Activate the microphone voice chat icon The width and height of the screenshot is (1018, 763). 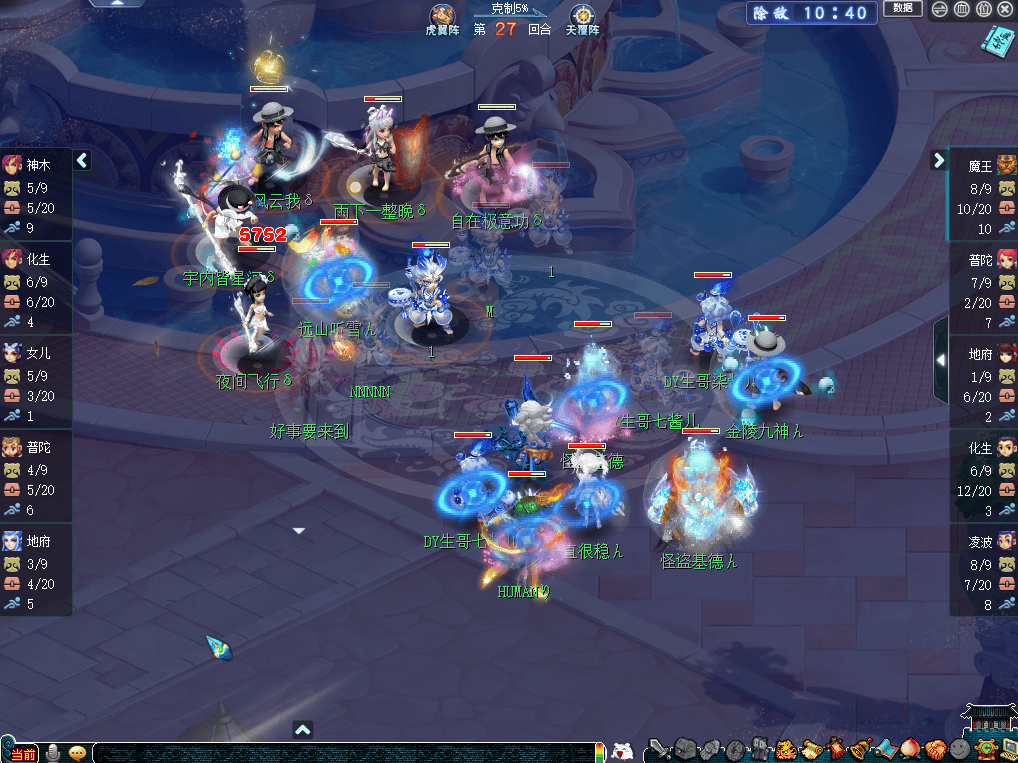[x=52, y=752]
